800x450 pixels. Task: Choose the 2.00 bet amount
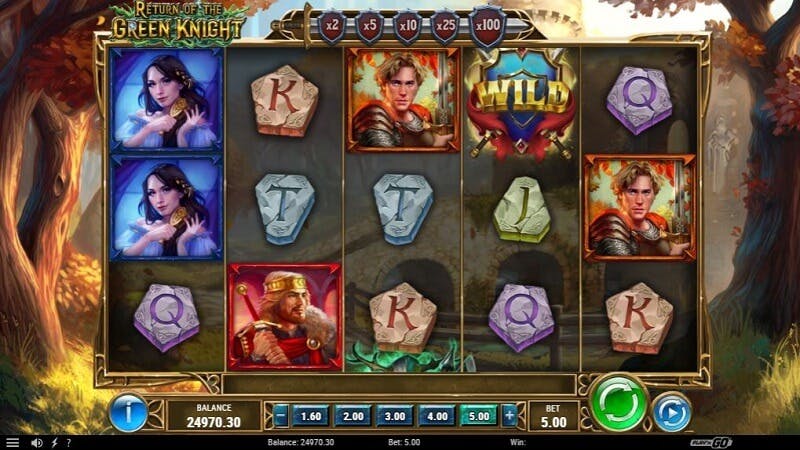[x=354, y=415]
